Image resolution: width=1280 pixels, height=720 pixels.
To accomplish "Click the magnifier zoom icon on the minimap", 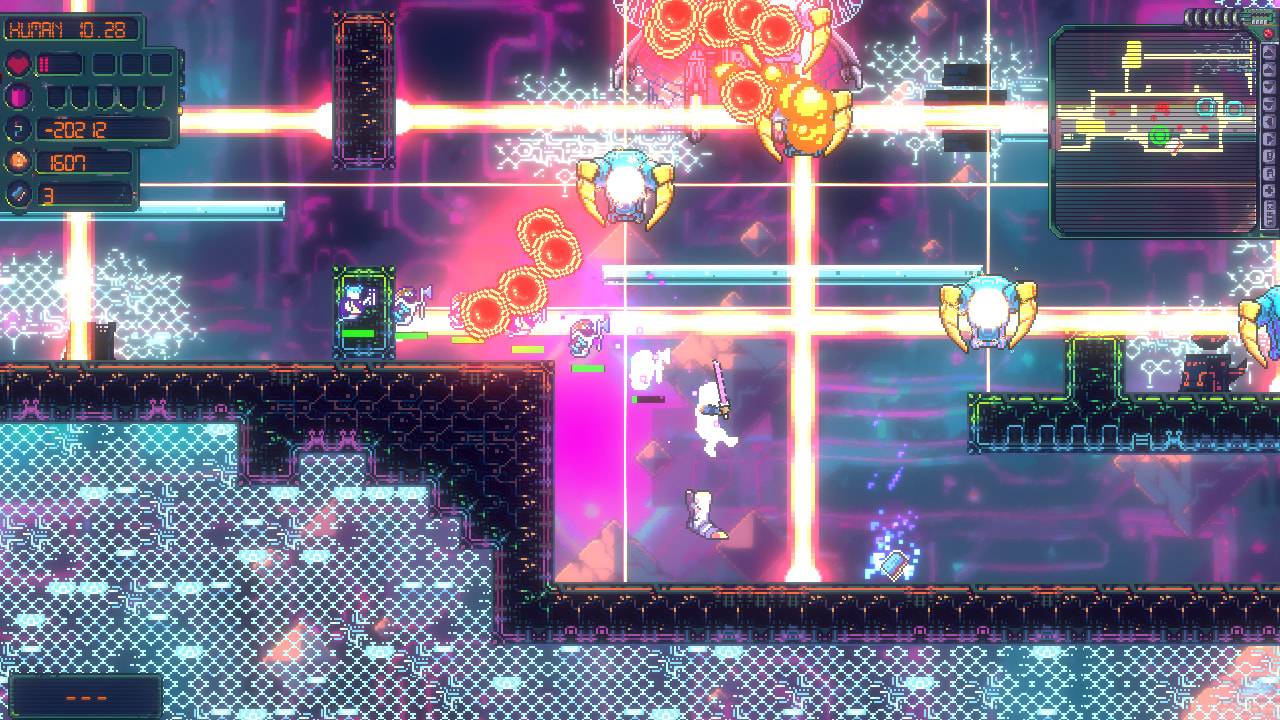I will pyautogui.click(x=1271, y=69).
